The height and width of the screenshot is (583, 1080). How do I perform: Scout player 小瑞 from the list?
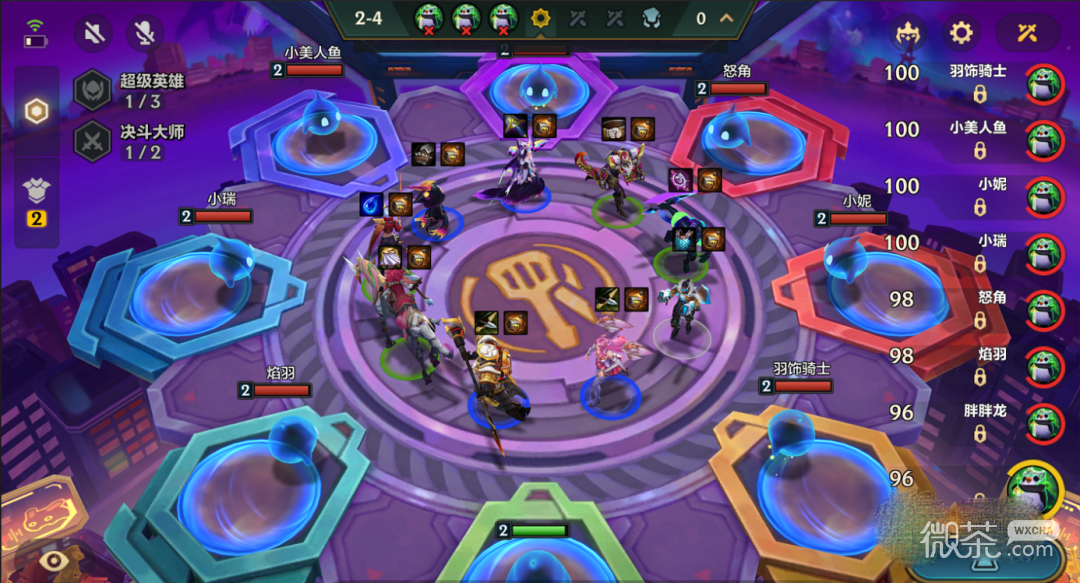coord(1045,252)
